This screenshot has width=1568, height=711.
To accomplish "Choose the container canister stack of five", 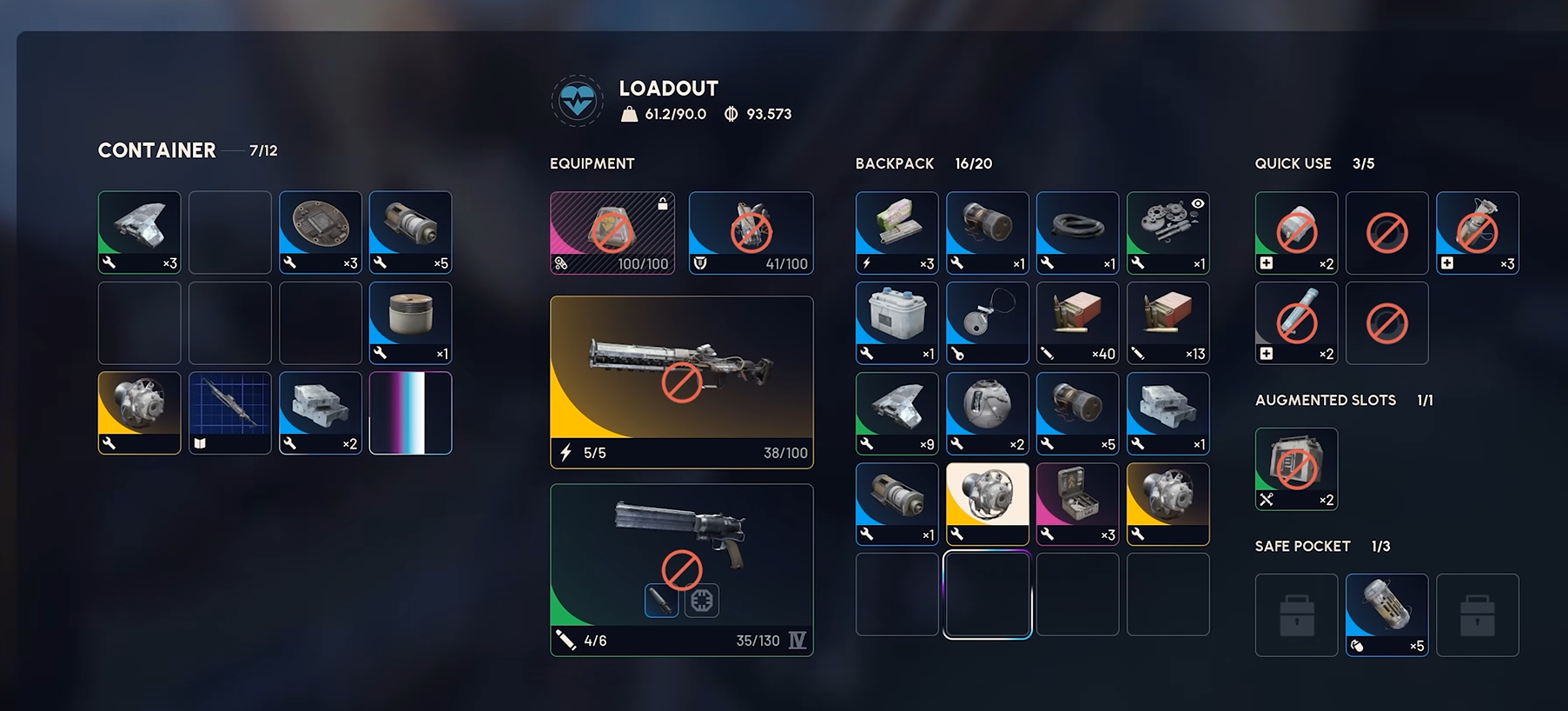I will tap(410, 232).
